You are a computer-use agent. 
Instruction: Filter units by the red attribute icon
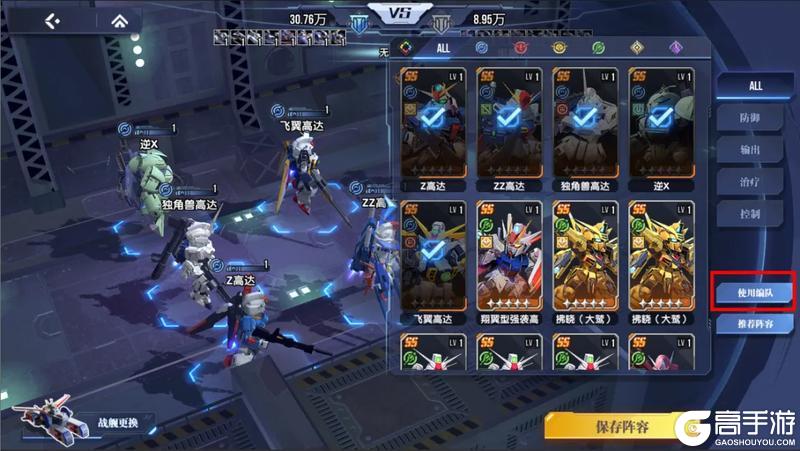[520, 48]
